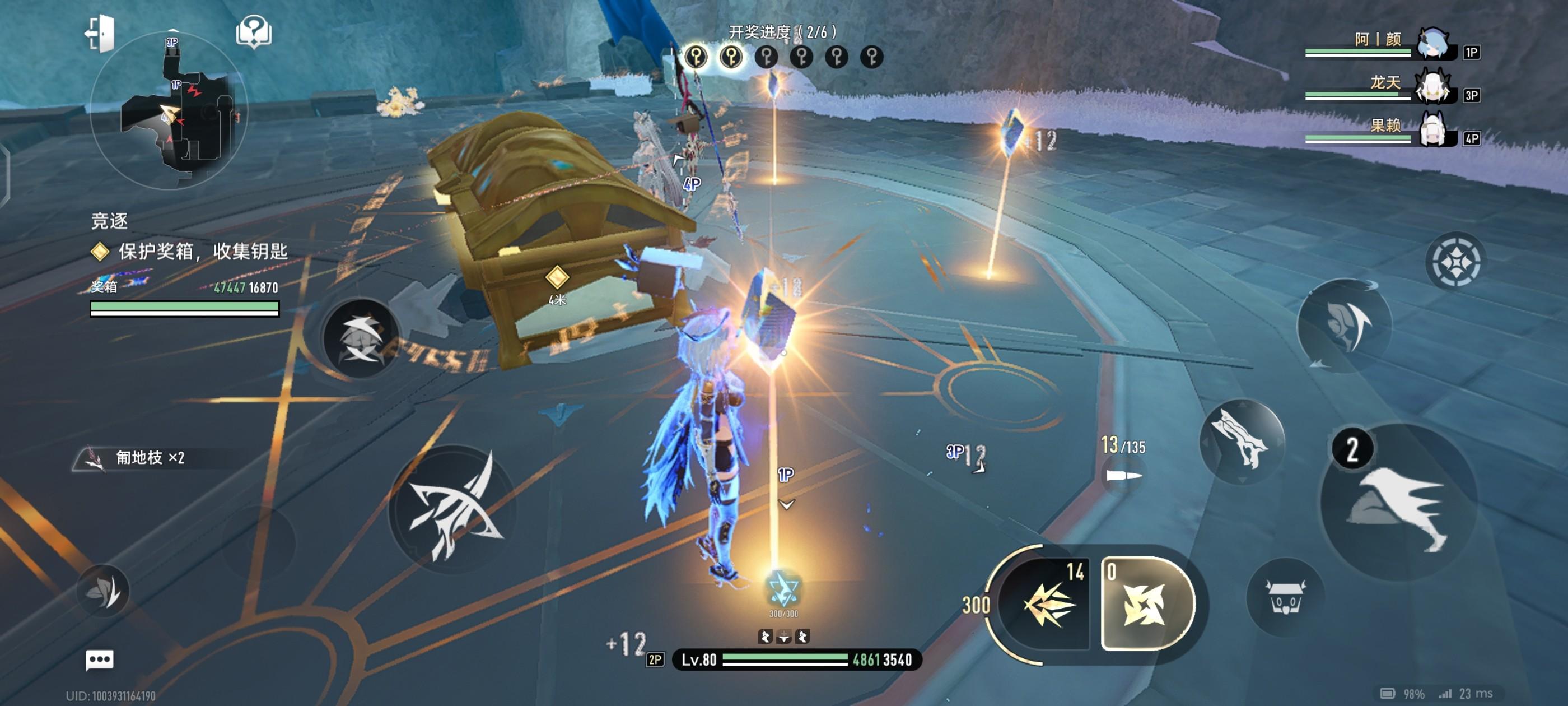The image size is (1568, 706).
Task: Select teammate 龙天 3P portrait
Action: tap(1434, 87)
